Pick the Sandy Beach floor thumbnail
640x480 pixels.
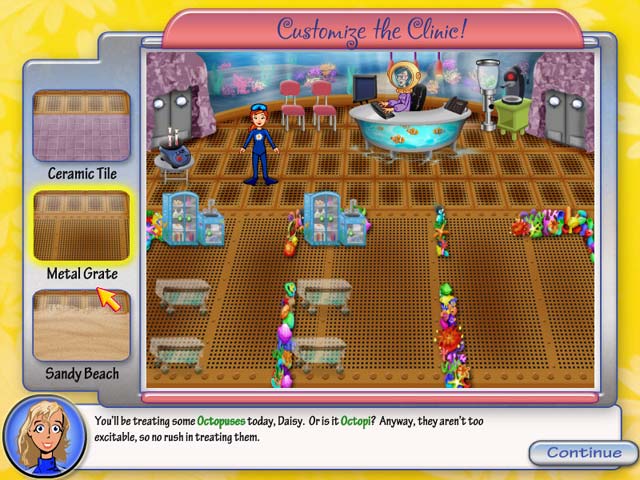tap(81, 325)
